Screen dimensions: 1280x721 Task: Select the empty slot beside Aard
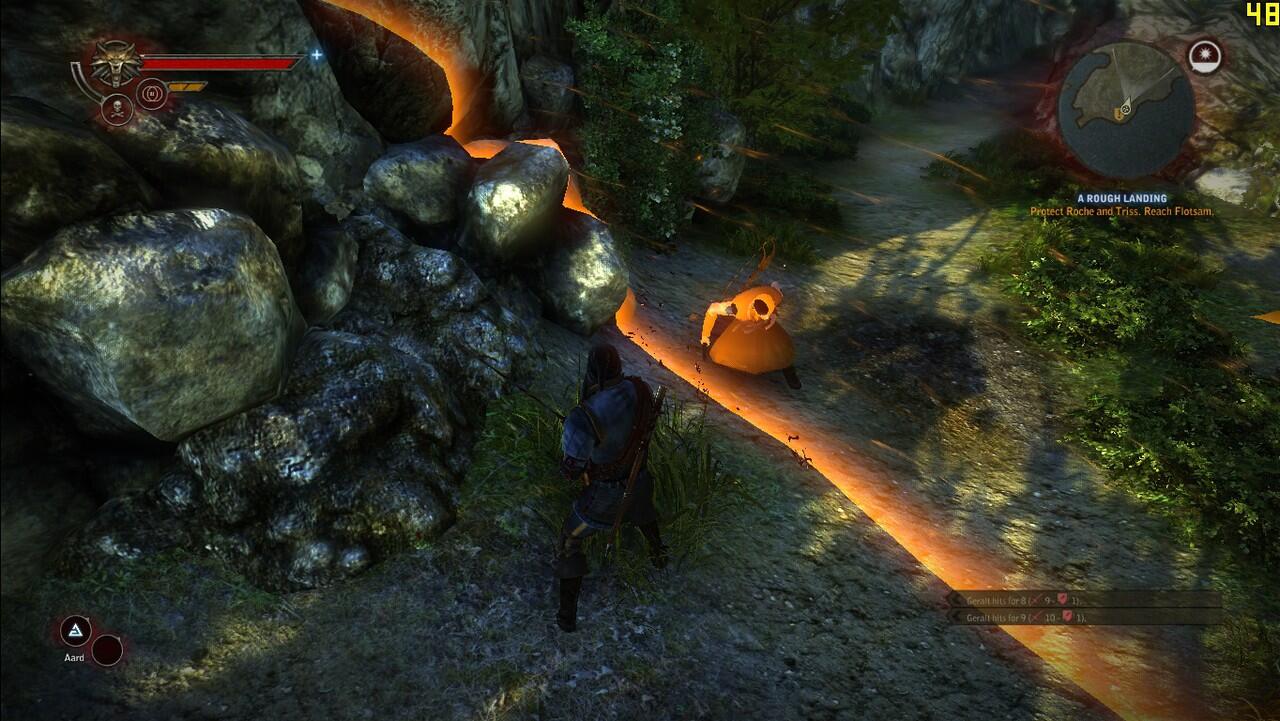[x=107, y=650]
